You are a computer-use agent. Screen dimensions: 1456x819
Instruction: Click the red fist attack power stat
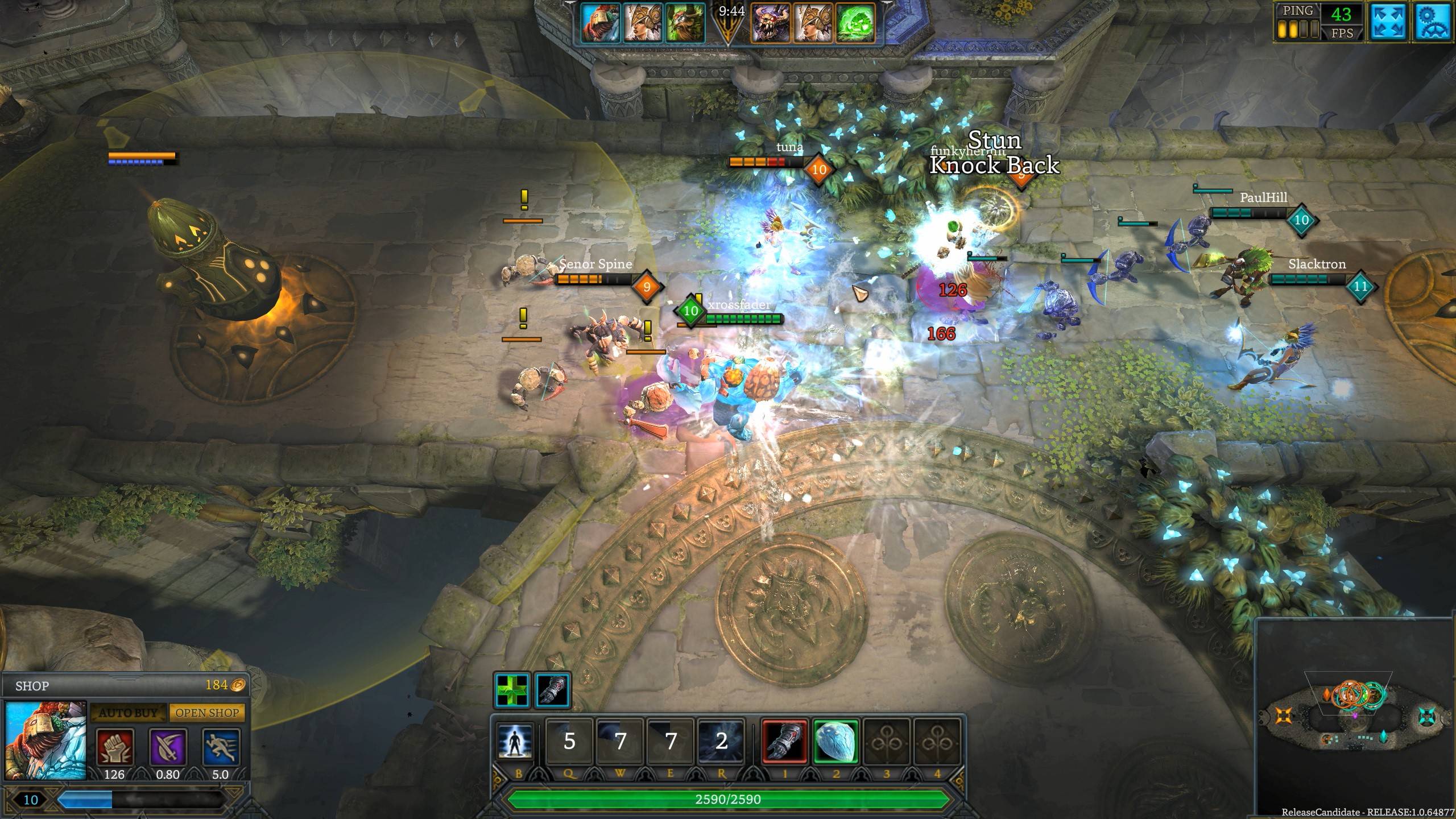pyautogui.click(x=114, y=747)
